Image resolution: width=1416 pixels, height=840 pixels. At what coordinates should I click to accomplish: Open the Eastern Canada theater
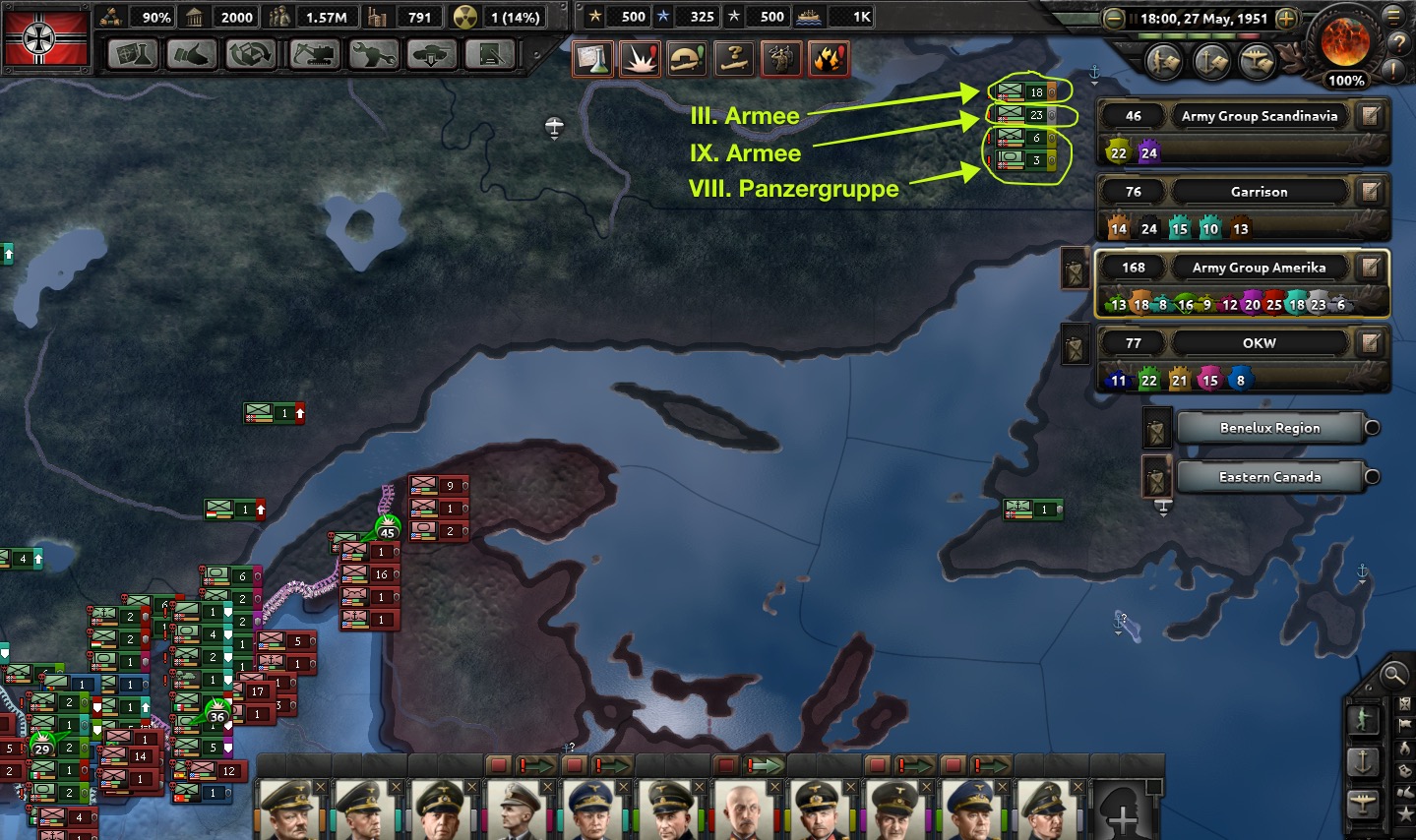(1269, 477)
